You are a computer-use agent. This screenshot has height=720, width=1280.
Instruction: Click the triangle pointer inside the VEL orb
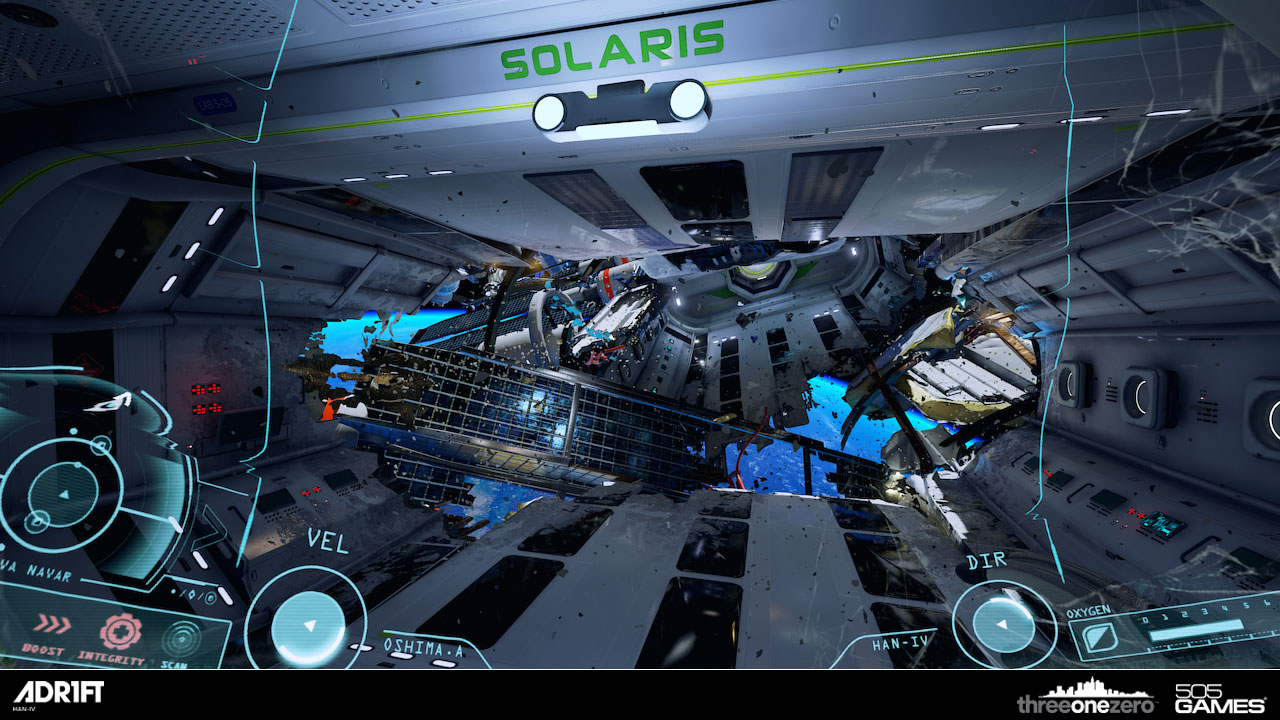[x=310, y=624]
